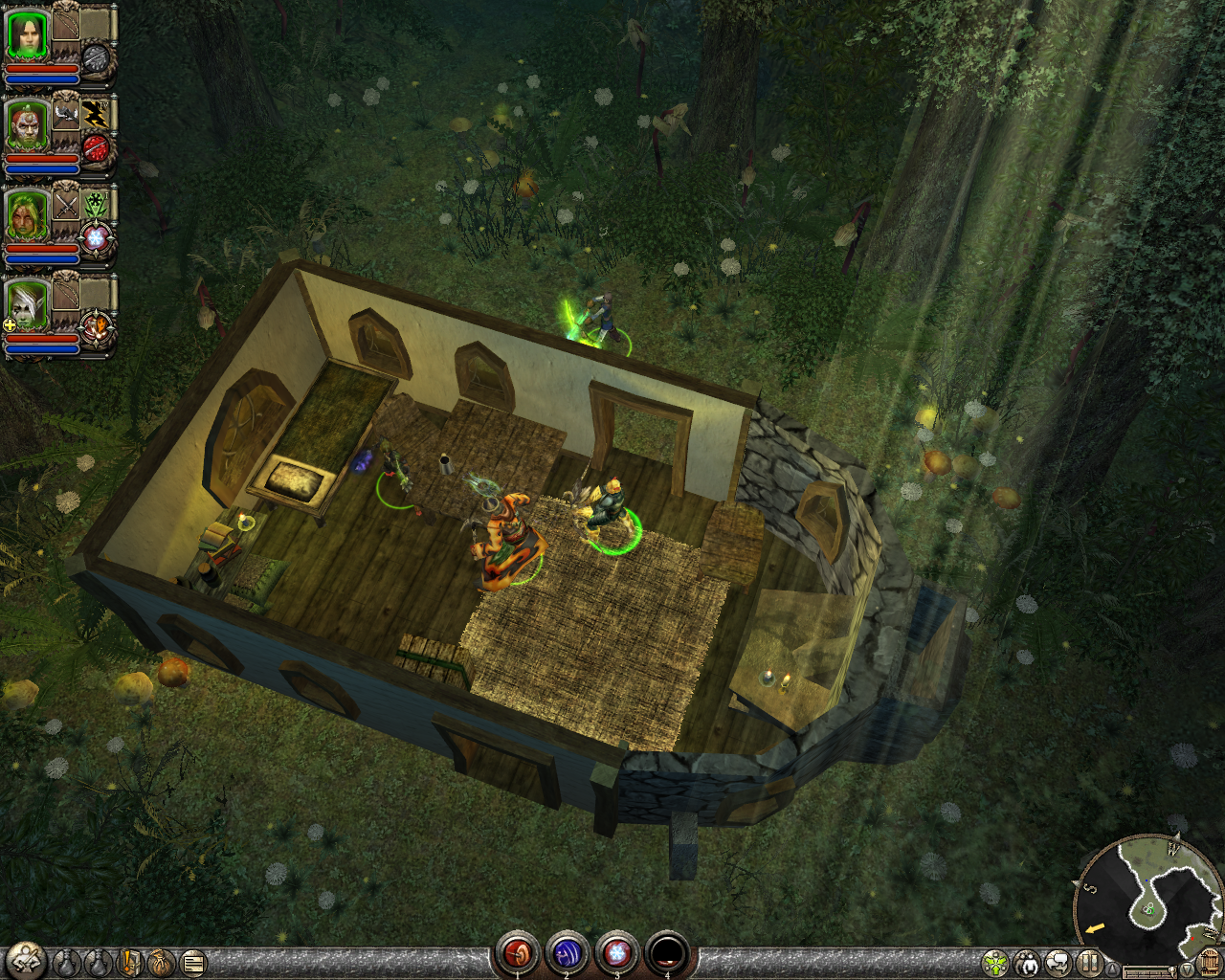Screen dimensions: 1225x980
Task: Open the speech bubbles chat button
Action: point(1058,963)
